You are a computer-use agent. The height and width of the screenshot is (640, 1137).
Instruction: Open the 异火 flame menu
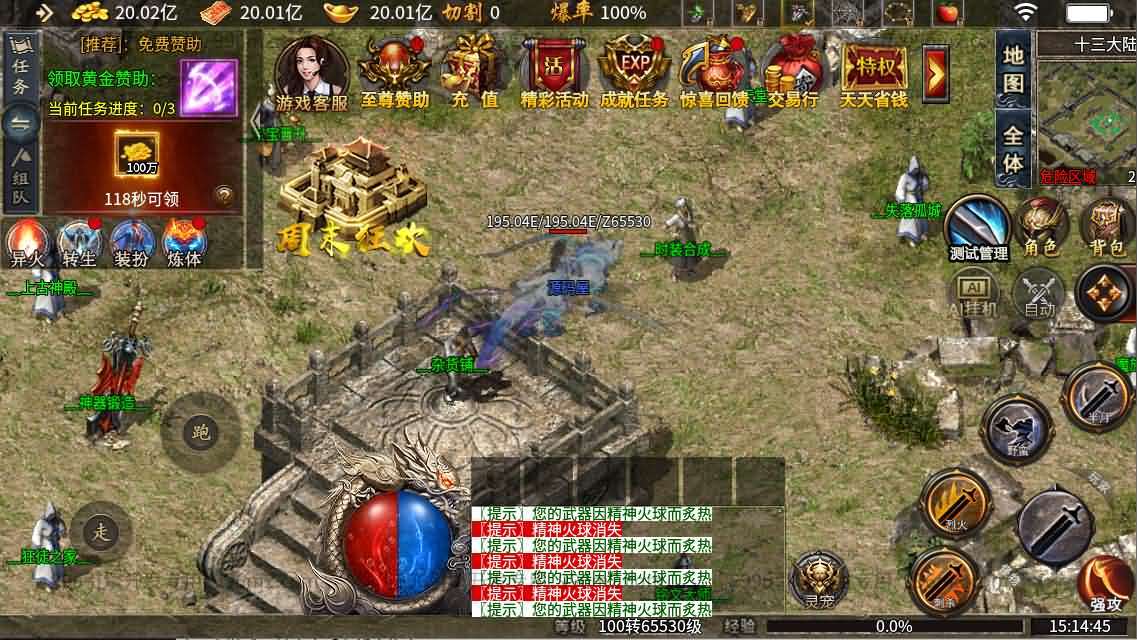click(25, 243)
